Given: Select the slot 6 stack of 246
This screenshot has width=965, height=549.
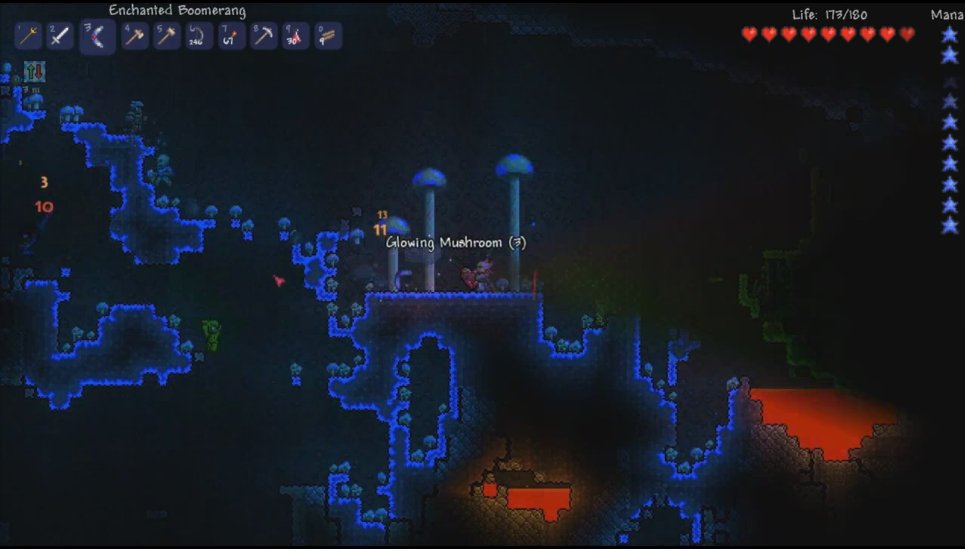Looking at the screenshot, I should (198, 37).
